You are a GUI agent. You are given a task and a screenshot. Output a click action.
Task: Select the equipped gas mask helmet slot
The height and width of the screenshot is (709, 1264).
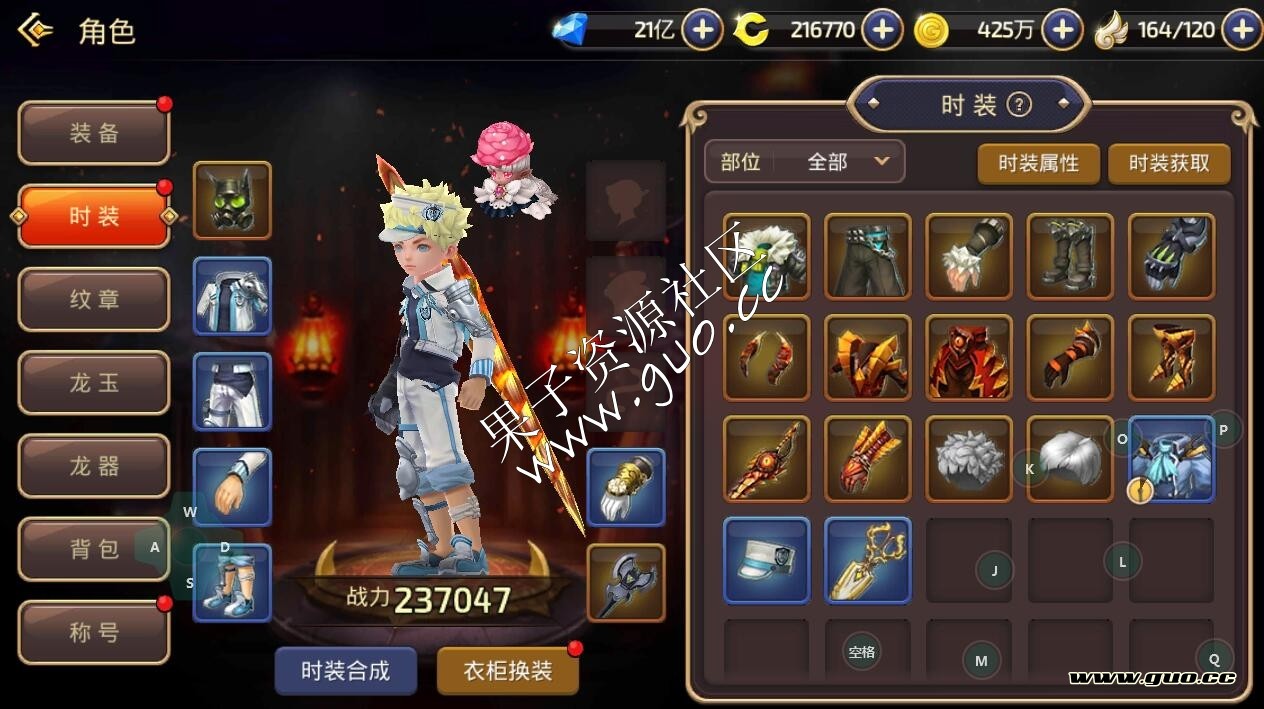(232, 200)
